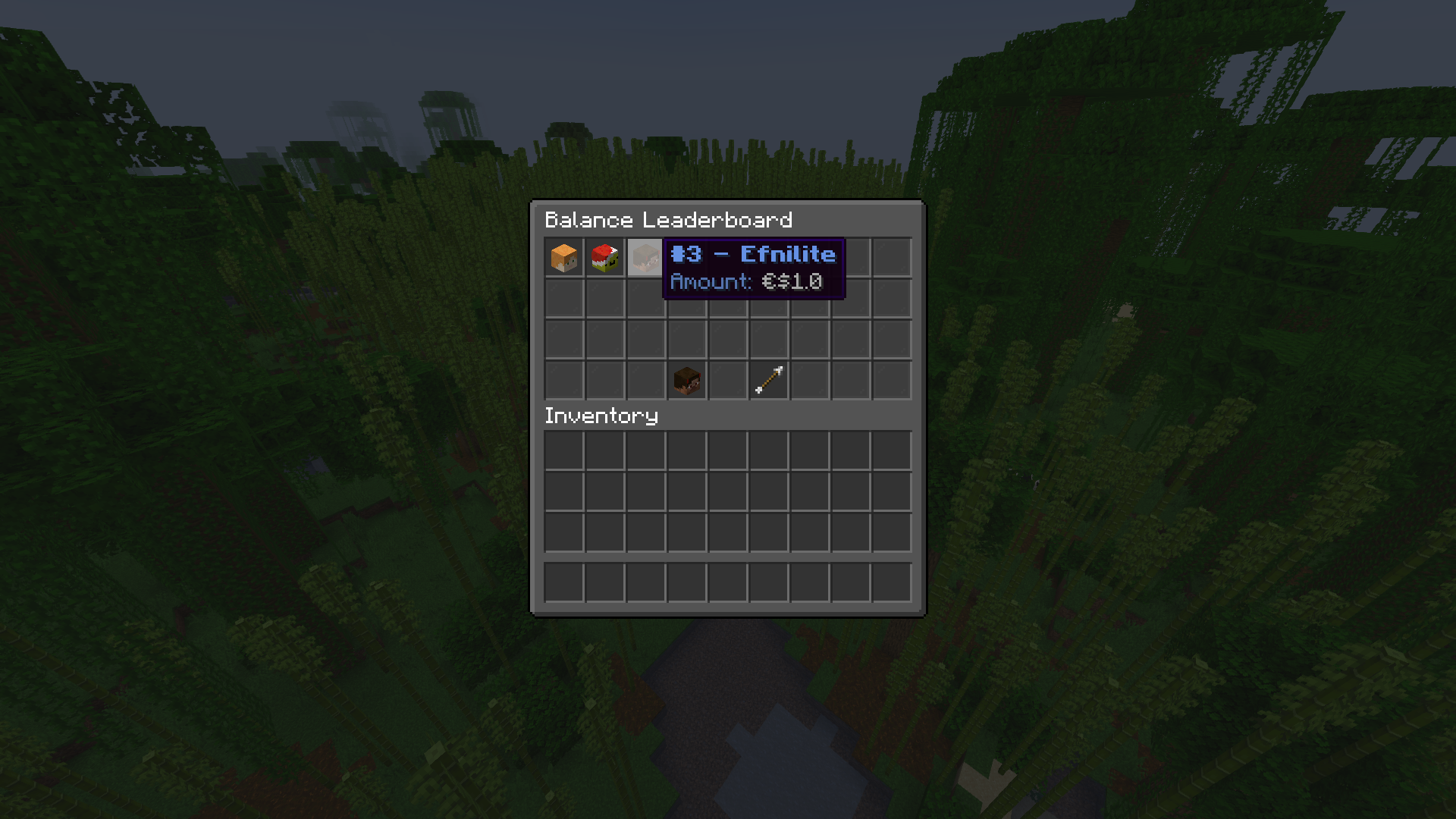This screenshot has width=1456, height=819.
Task: Click the Inventory label
Action: pos(601,416)
